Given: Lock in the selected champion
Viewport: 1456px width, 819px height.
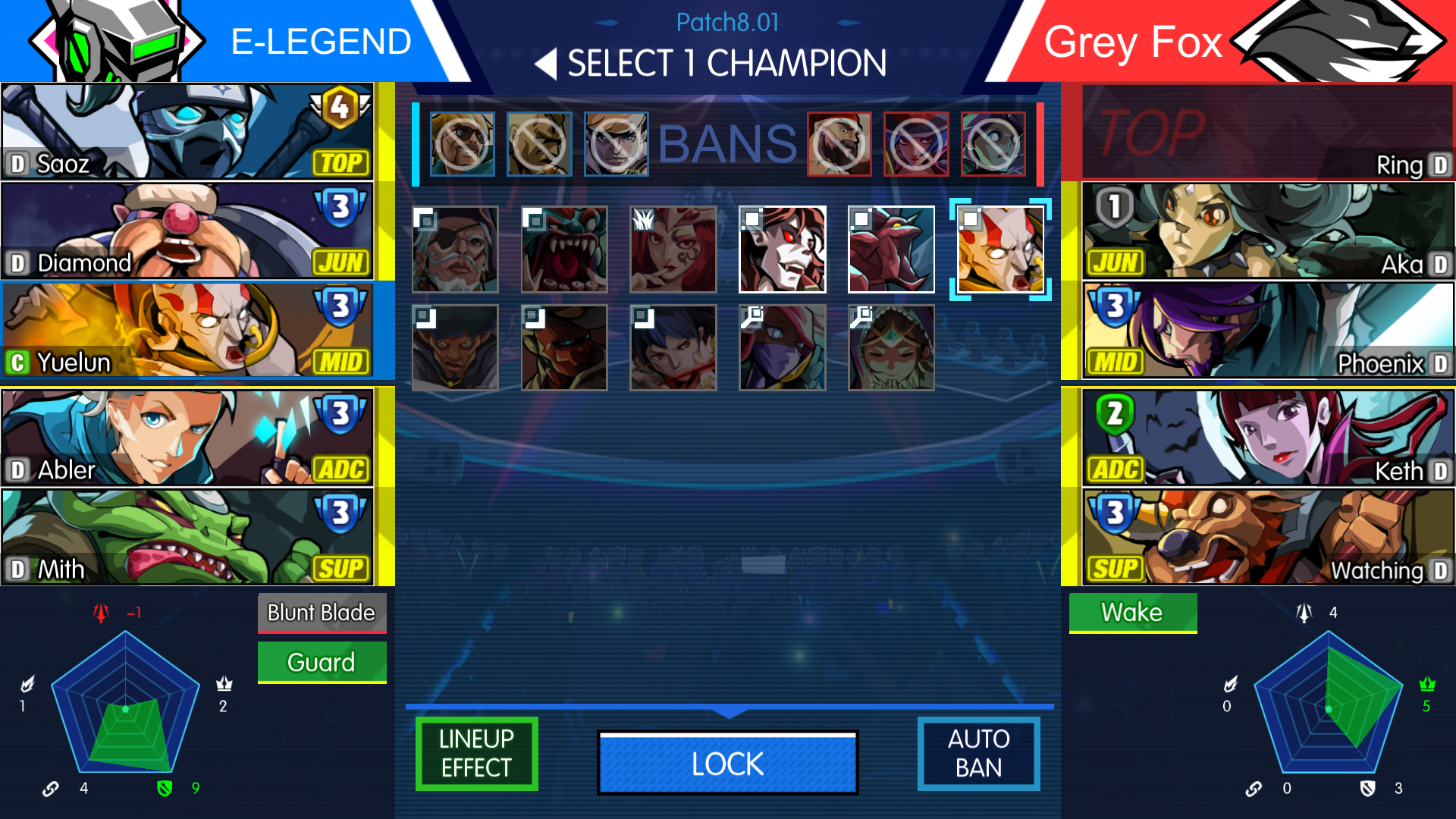Looking at the screenshot, I should pos(727,763).
